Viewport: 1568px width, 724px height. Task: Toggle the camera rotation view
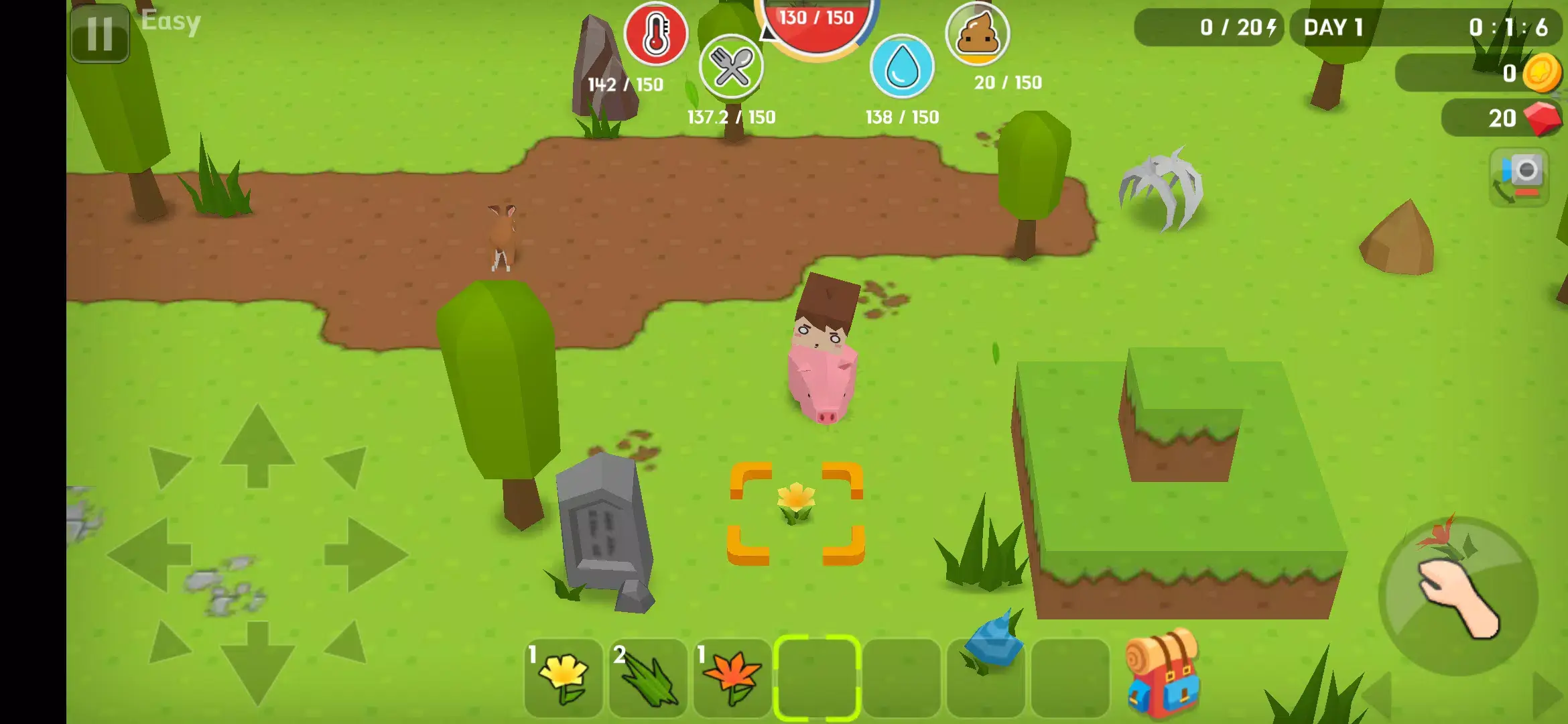pos(1521,177)
